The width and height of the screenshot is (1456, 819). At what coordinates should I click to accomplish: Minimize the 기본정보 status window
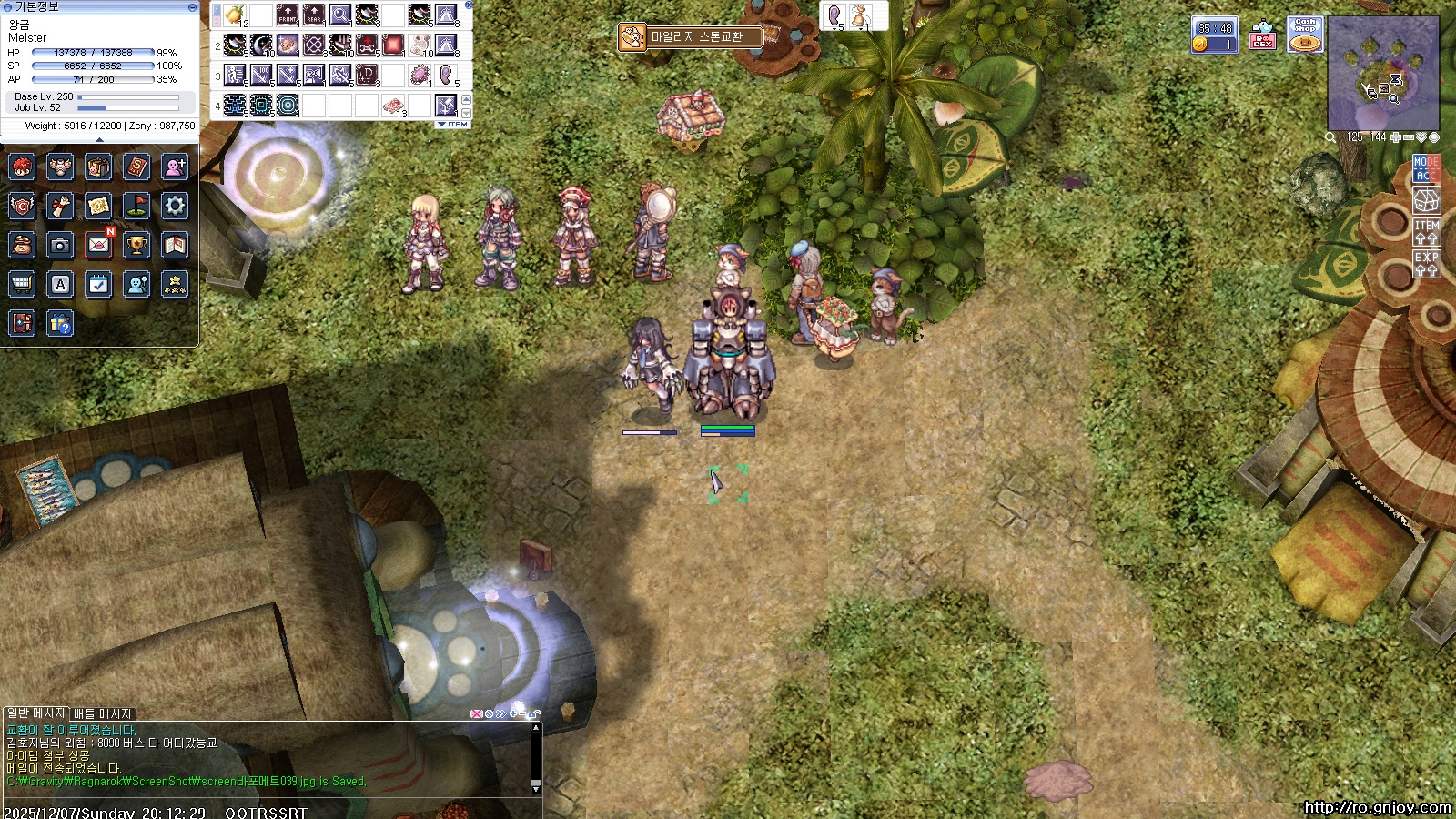pos(192,6)
